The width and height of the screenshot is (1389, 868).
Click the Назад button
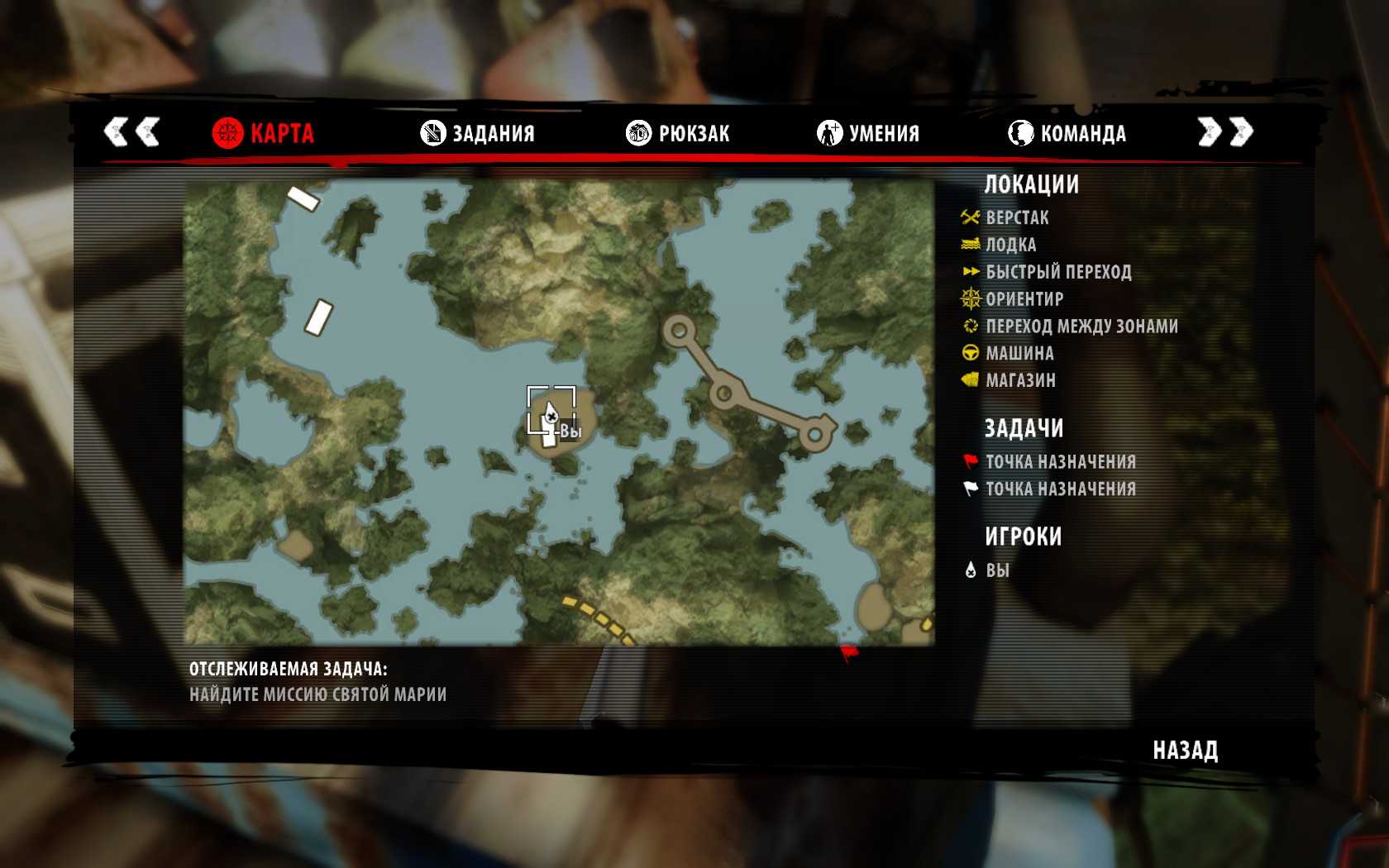coord(1185,751)
